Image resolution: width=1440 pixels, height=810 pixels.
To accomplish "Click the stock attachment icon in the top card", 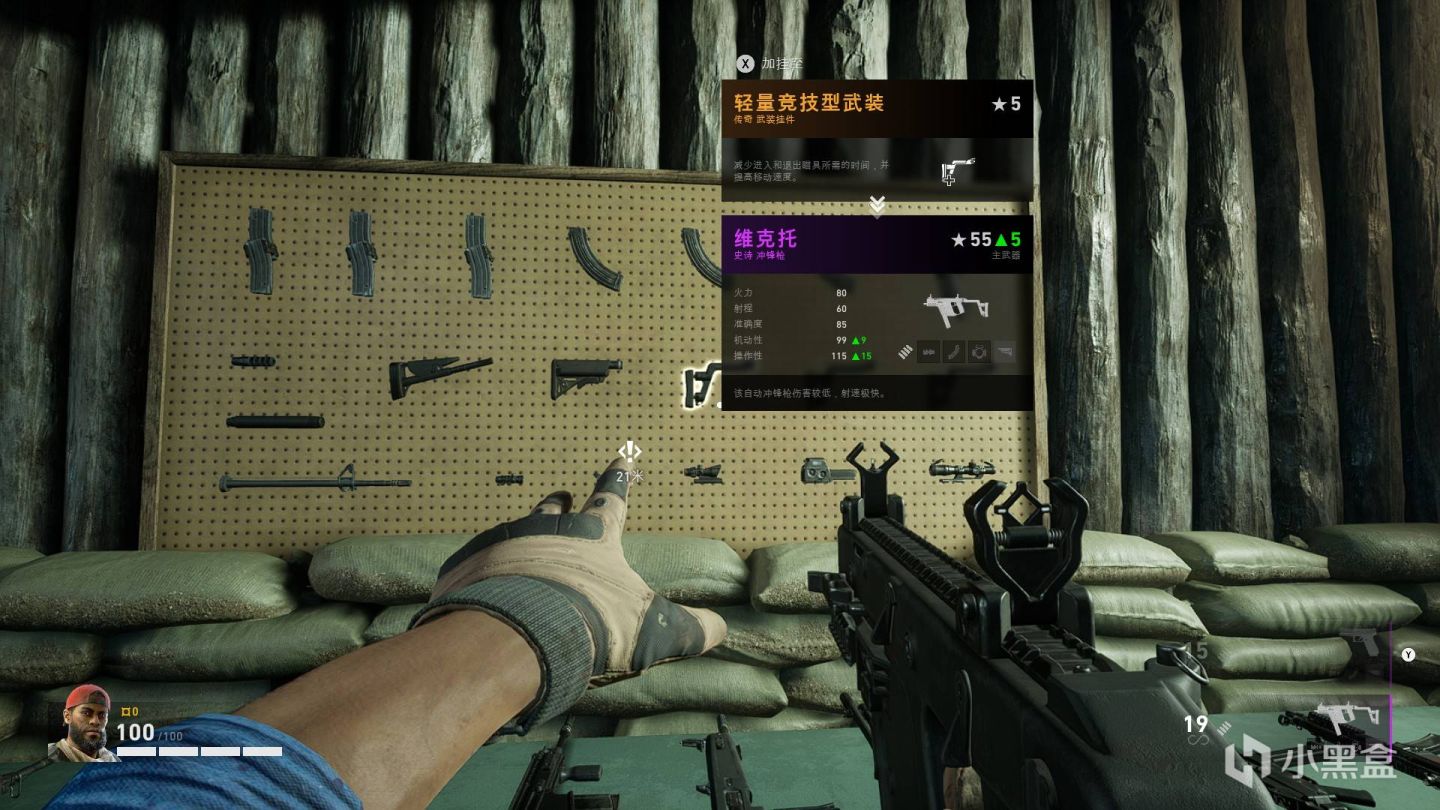I will pyautogui.click(x=957, y=170).
